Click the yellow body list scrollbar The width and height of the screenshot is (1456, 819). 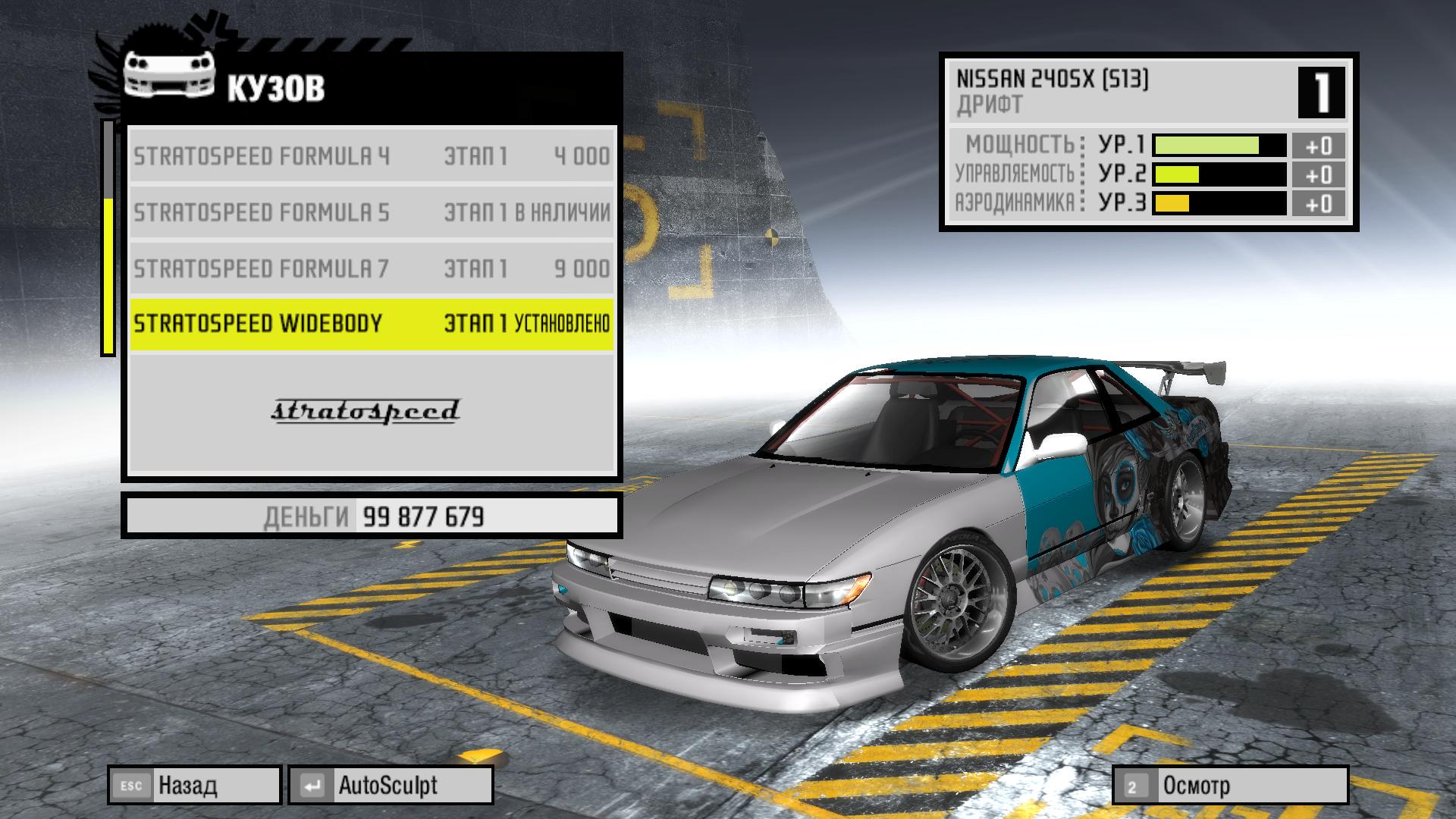tap(108, 275)
